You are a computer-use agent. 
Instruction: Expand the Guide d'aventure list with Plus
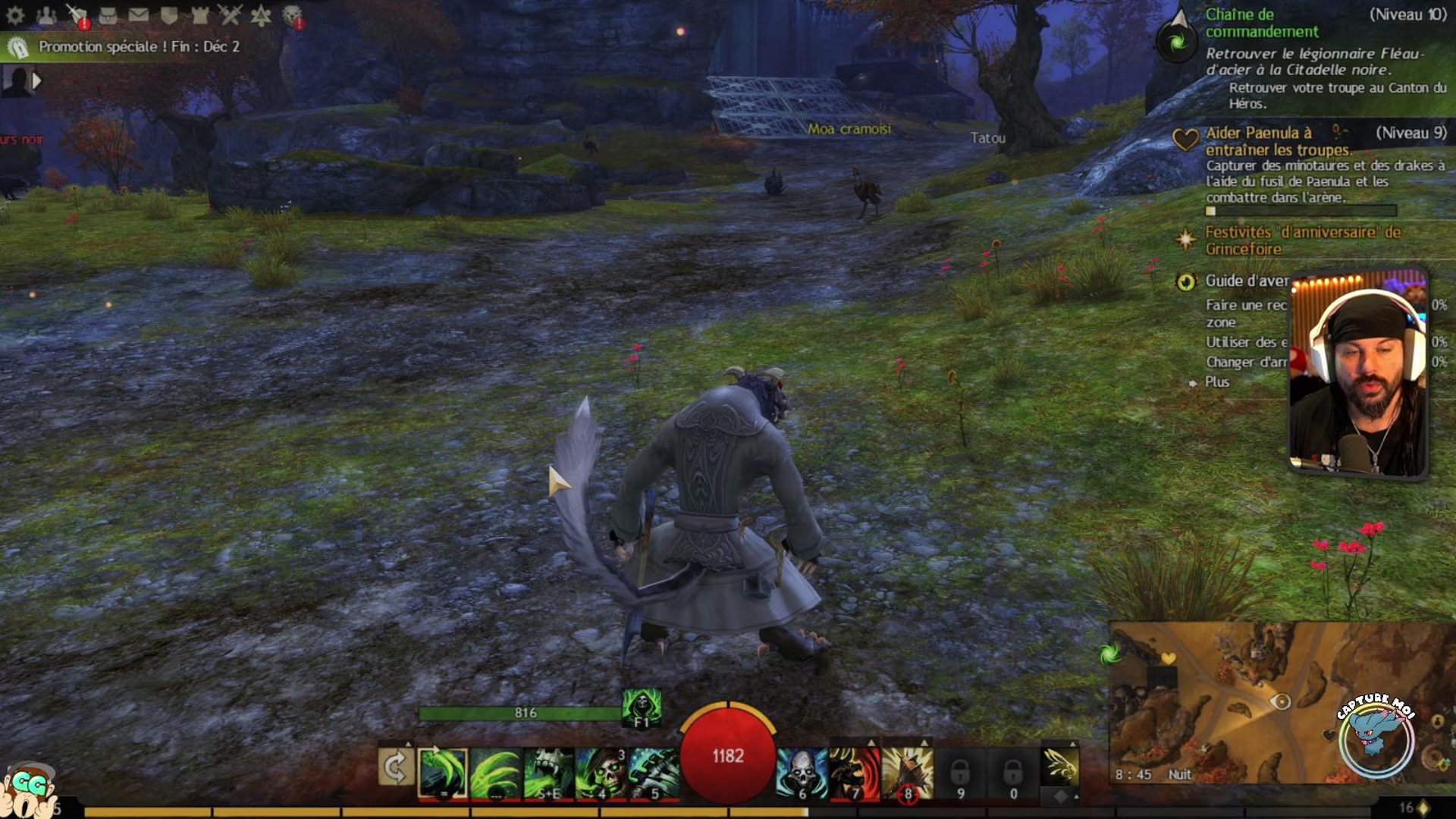pyautogui.click(x=1216, y=382)
